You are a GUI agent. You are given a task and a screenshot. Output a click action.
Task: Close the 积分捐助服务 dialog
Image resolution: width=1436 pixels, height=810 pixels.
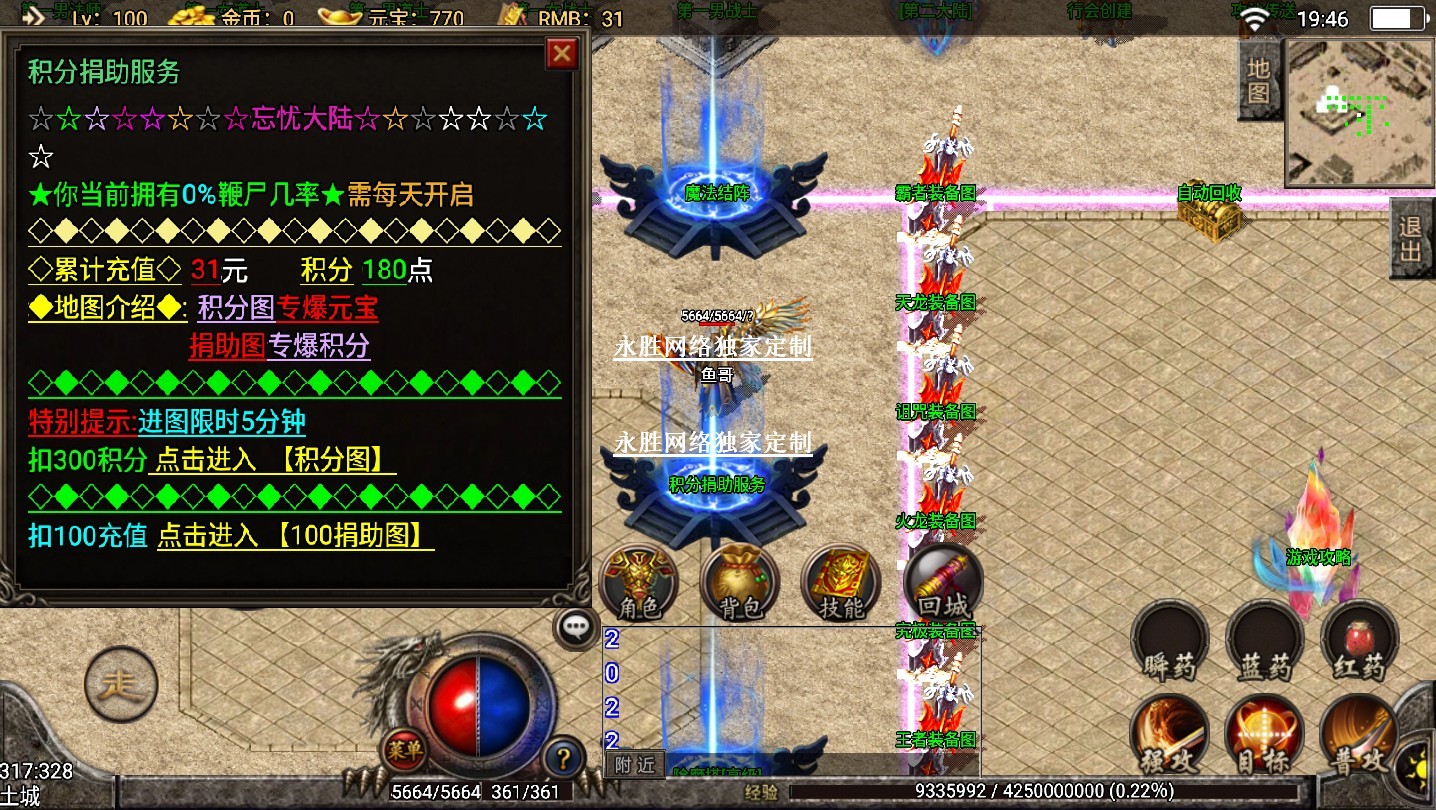click(x=562, y=53)
